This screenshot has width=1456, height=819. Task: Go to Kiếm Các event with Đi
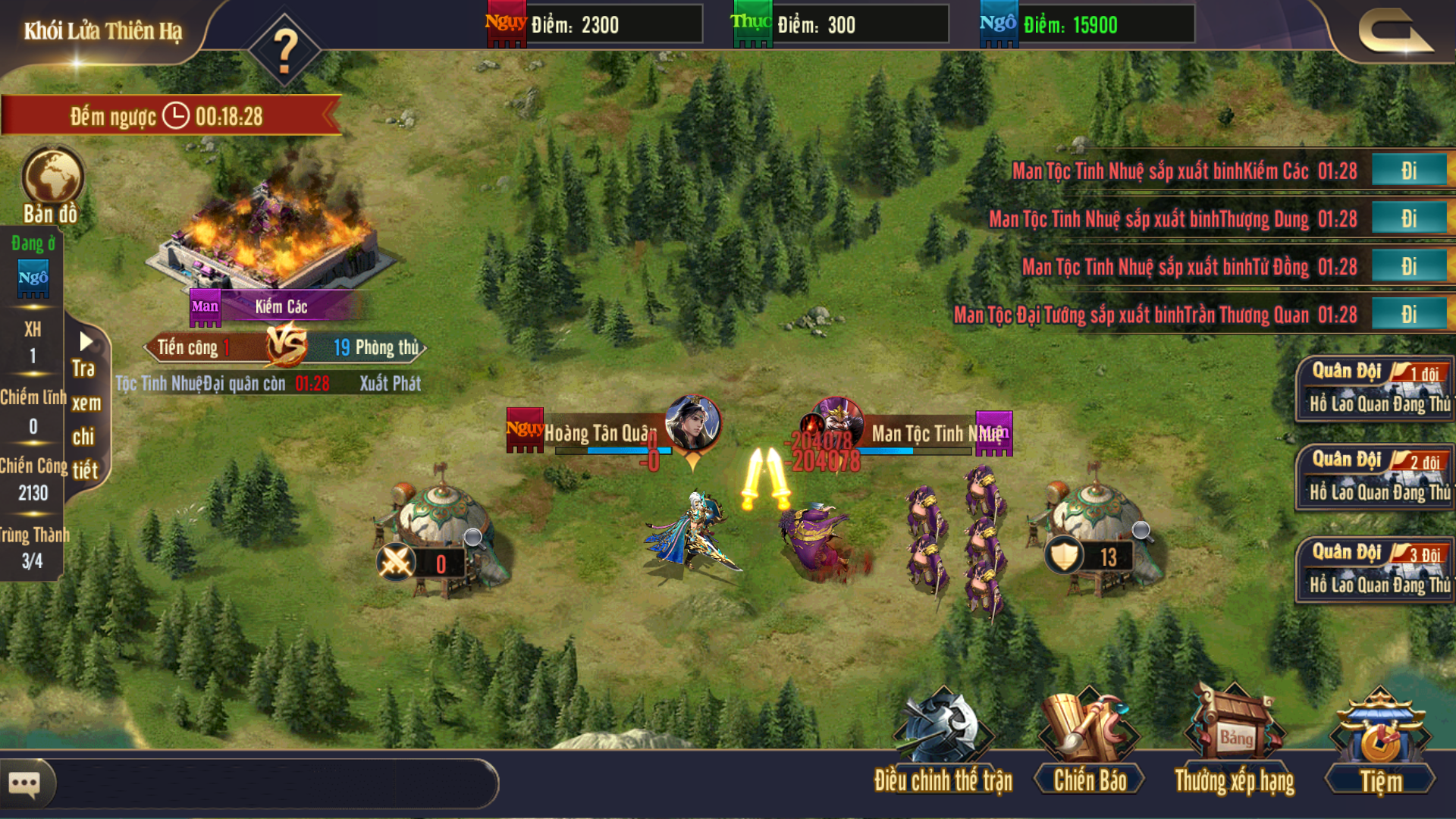[x=1409, y=171]
